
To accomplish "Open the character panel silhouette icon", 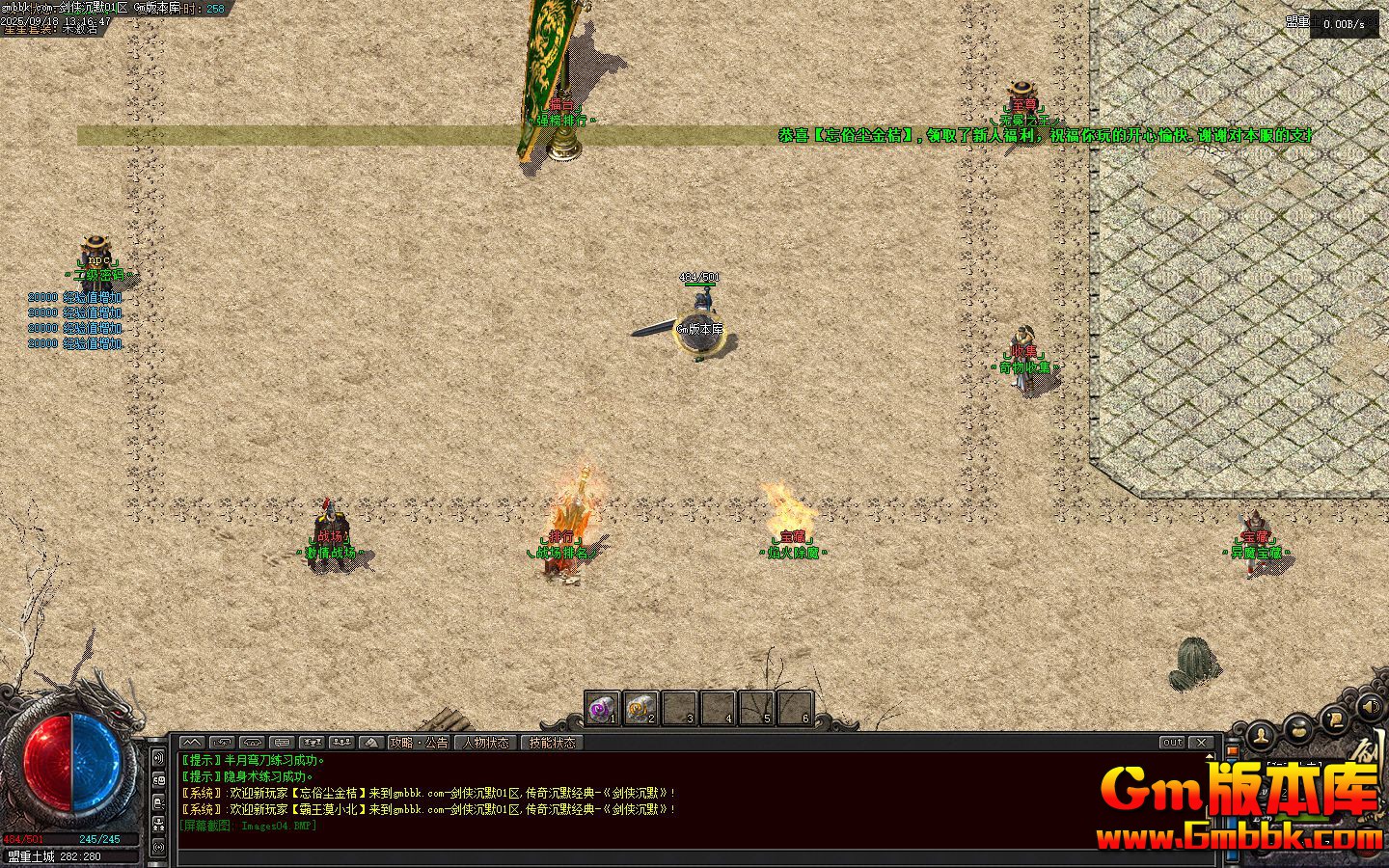I will coord(1261,736).
